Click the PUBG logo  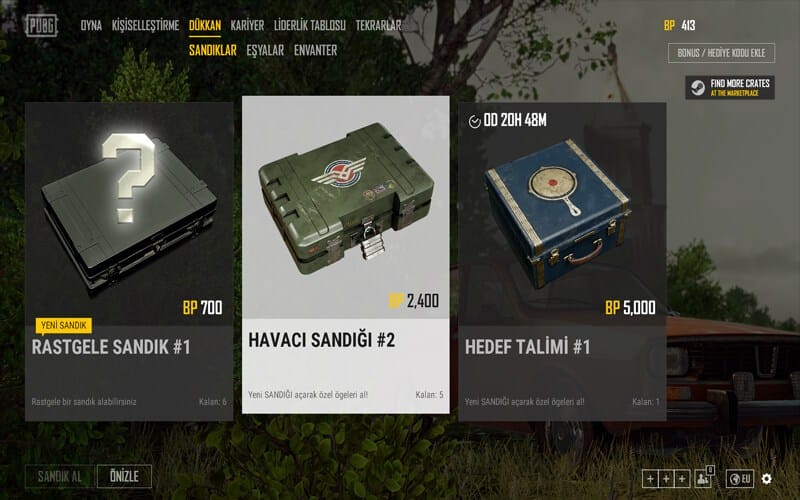pyautogui.click(x=41, y=25)
